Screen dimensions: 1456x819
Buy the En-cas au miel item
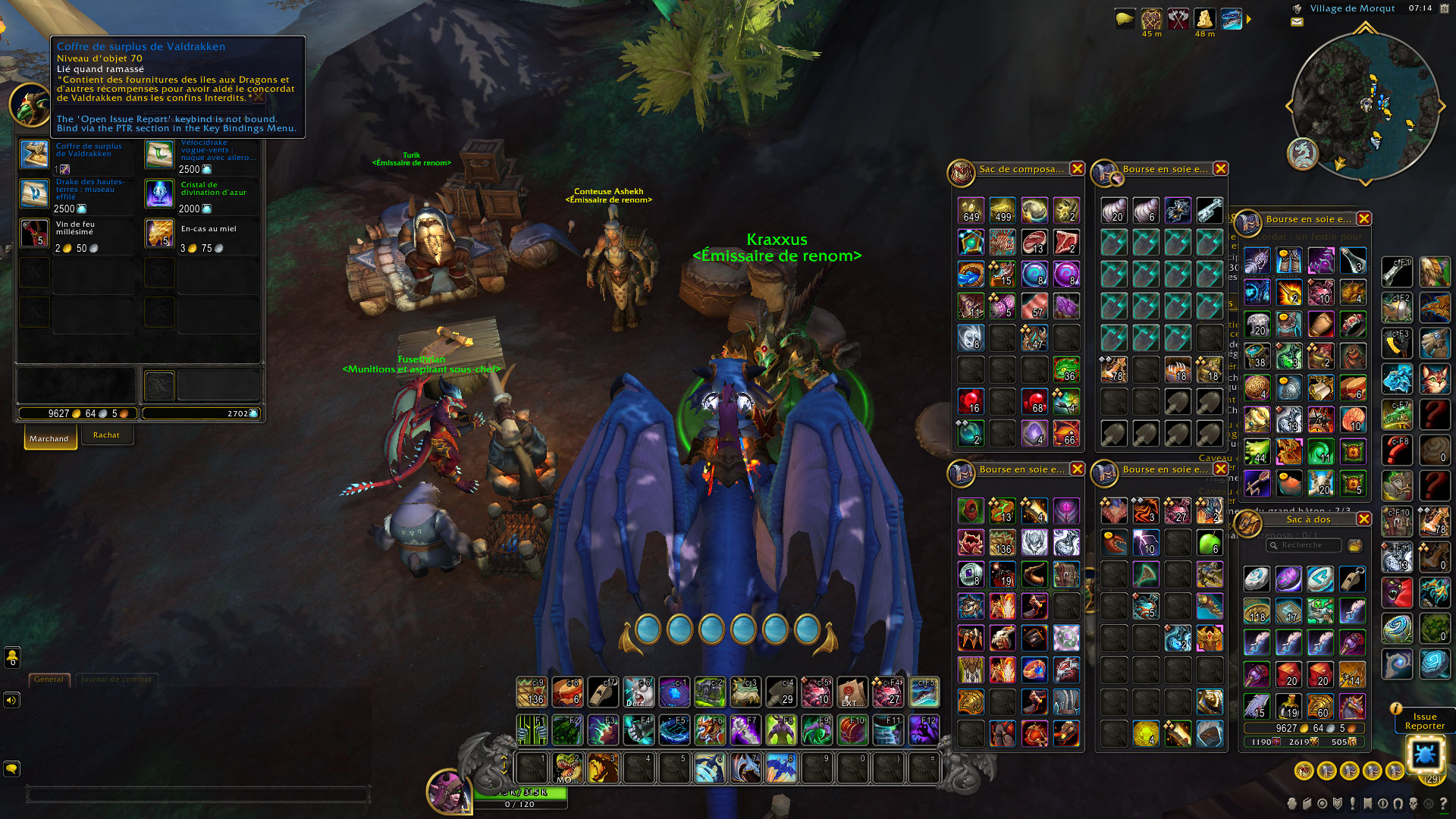(159, 234)
